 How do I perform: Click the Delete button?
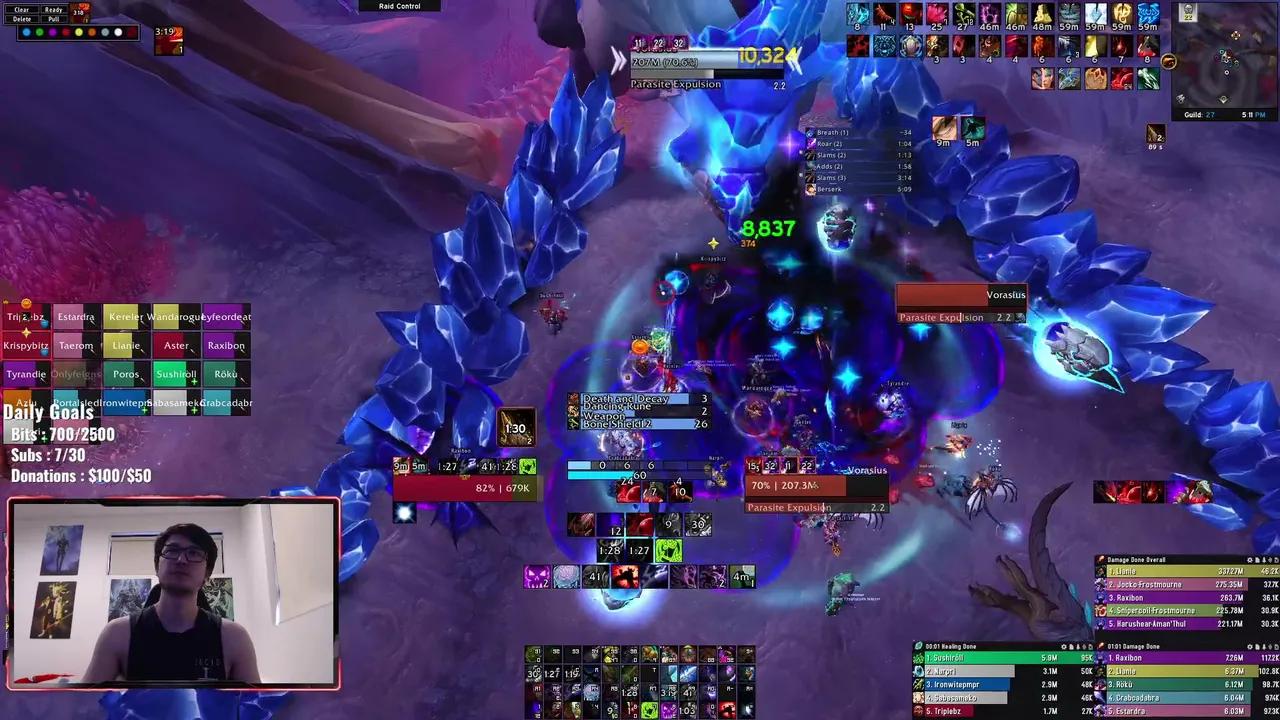(x=22, y=19)
